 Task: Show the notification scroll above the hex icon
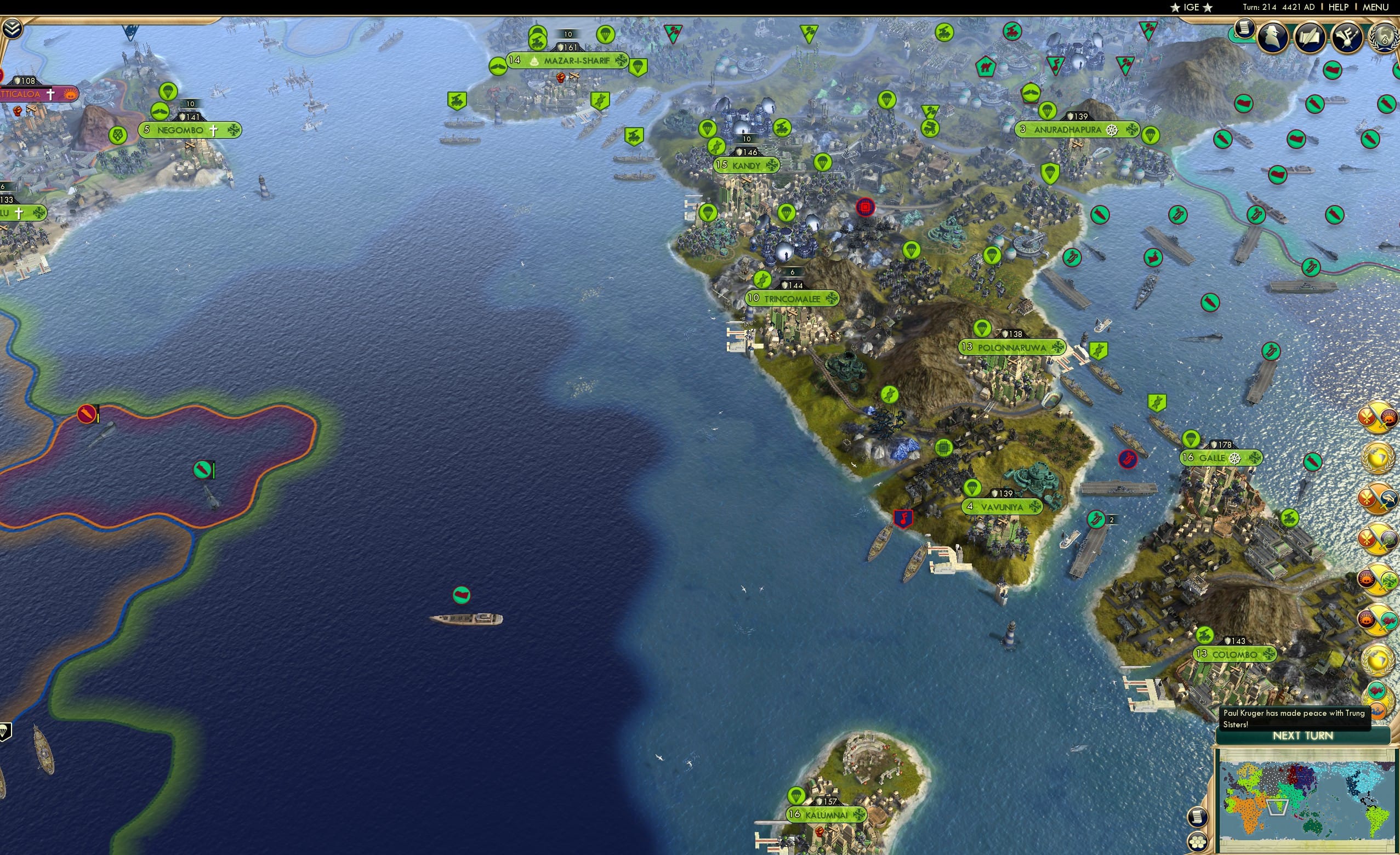(x=1198, y=818)
